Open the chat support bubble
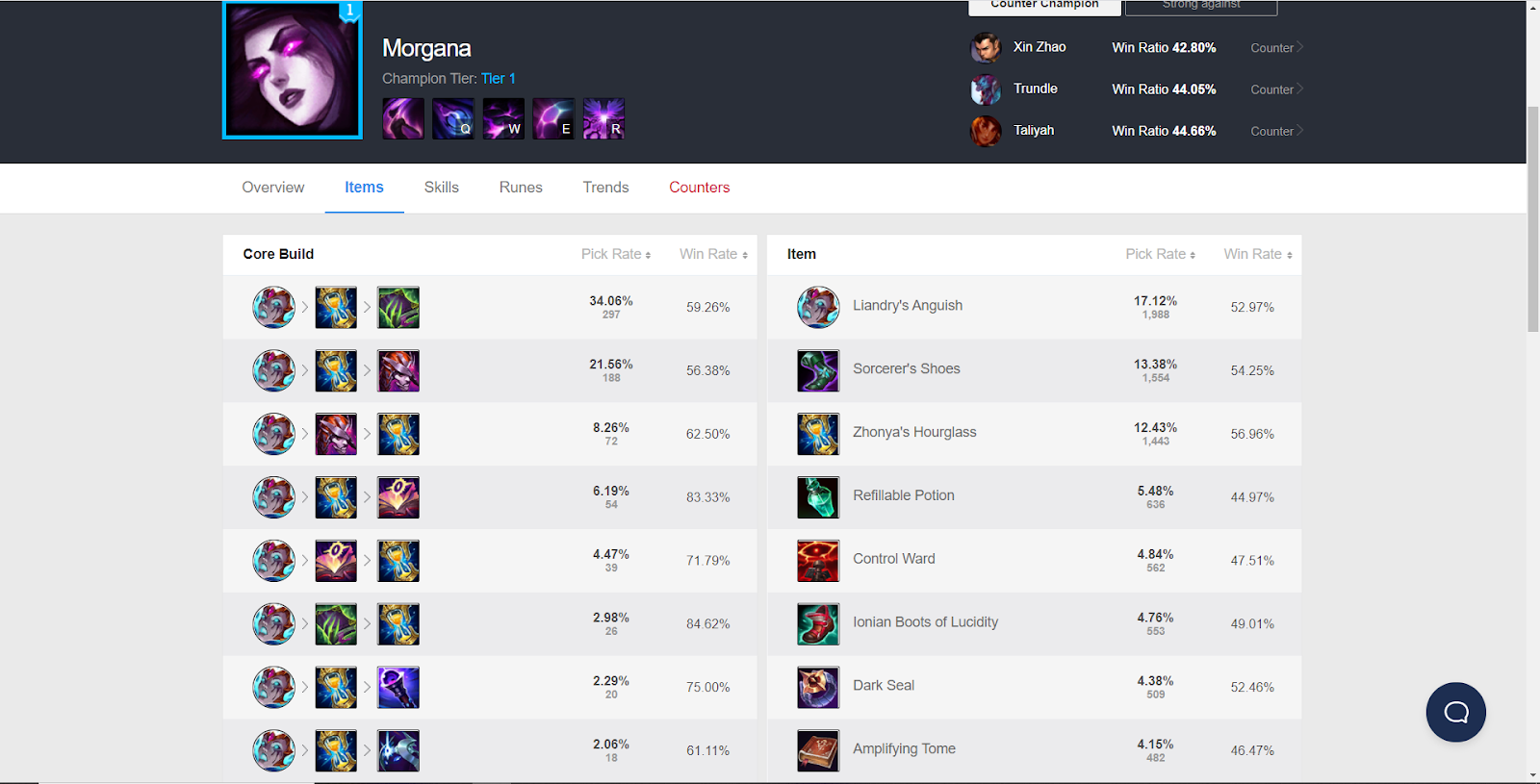The height and width of the screenshot is (784, 1540). (x=1455, y=712)
